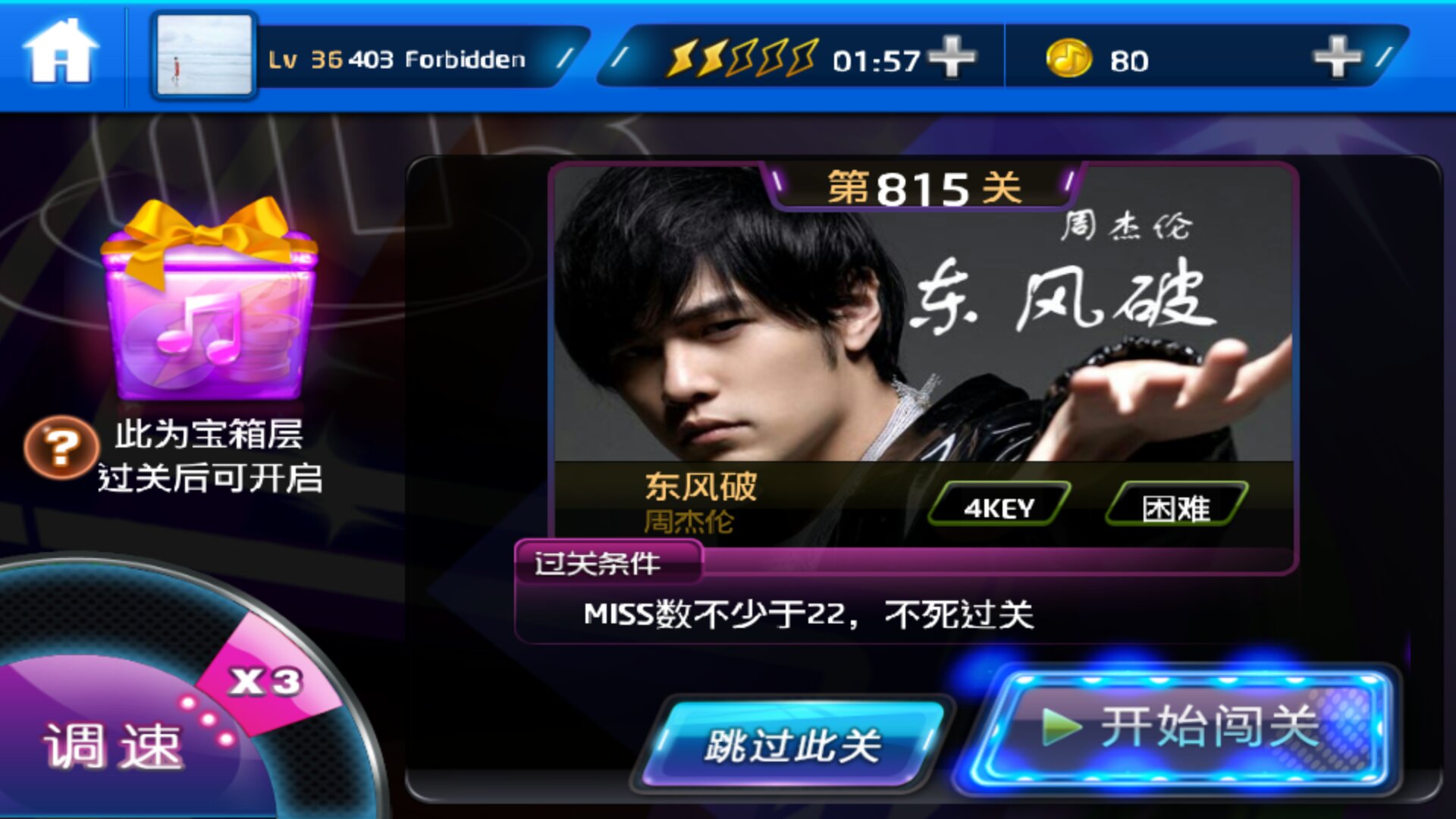Add more energy with the plus button
This screenshot has height=819, width=1456.
click(952, 58)
